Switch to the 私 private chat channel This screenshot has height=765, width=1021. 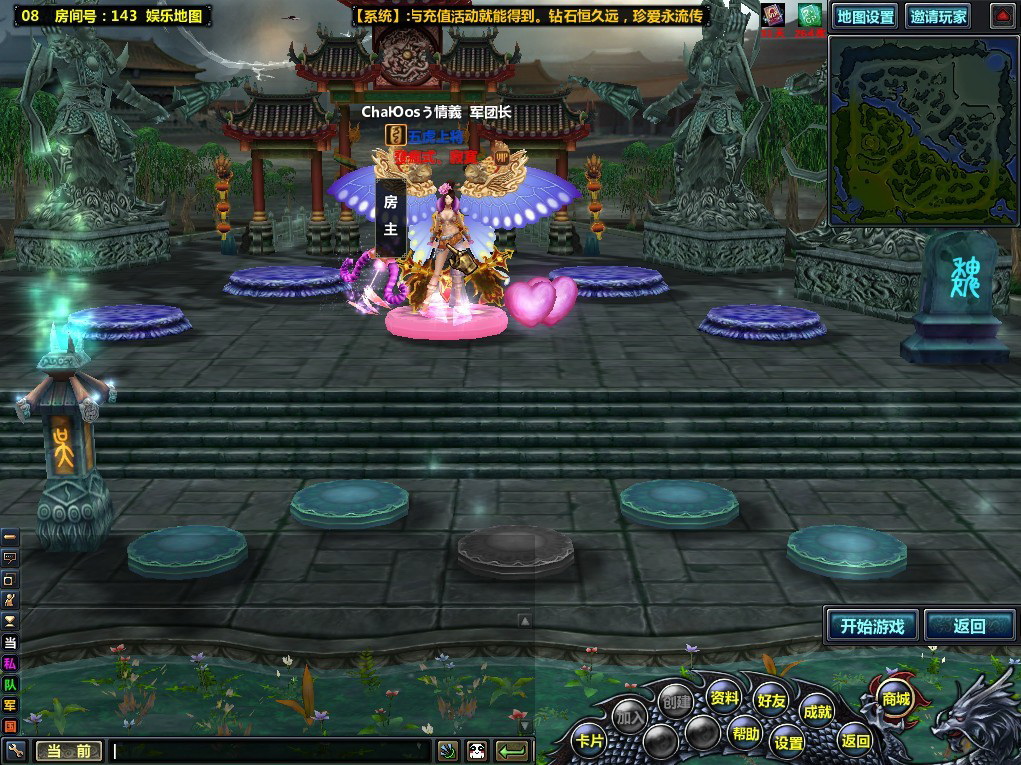10,663
